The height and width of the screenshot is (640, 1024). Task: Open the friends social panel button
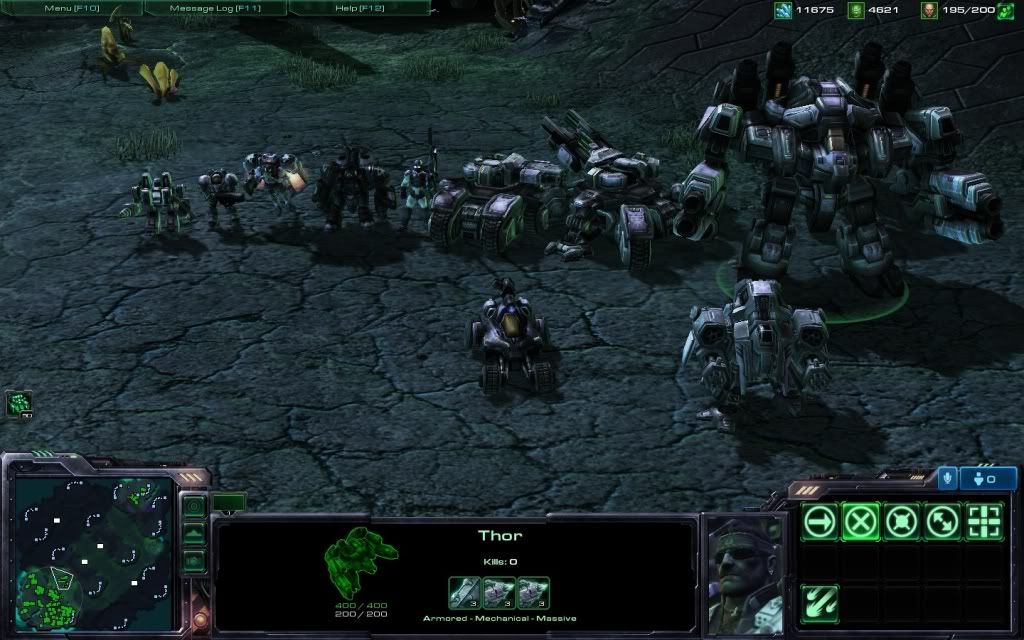[x=987, y=479]
